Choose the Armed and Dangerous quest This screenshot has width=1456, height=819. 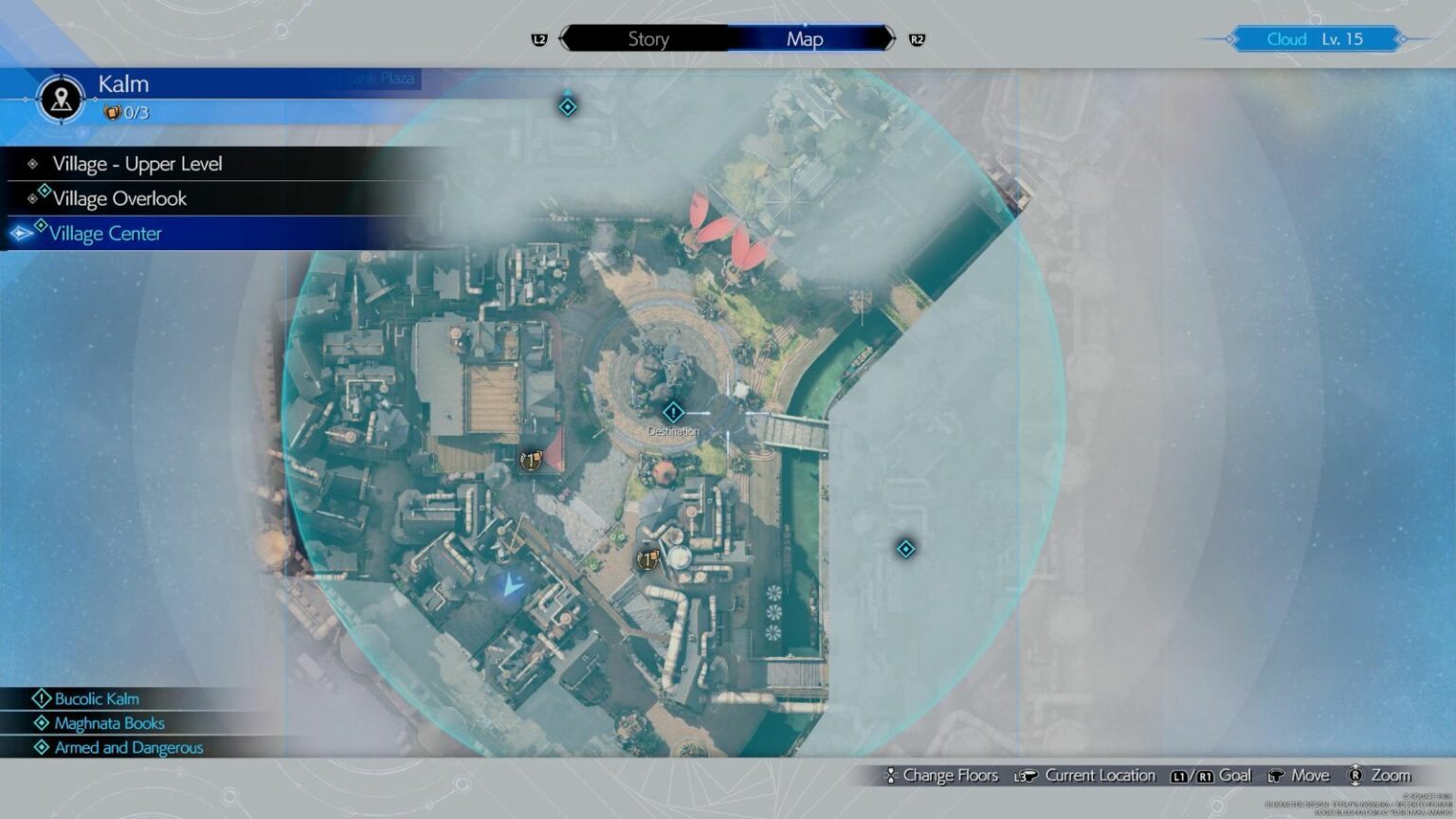point(129,748)
